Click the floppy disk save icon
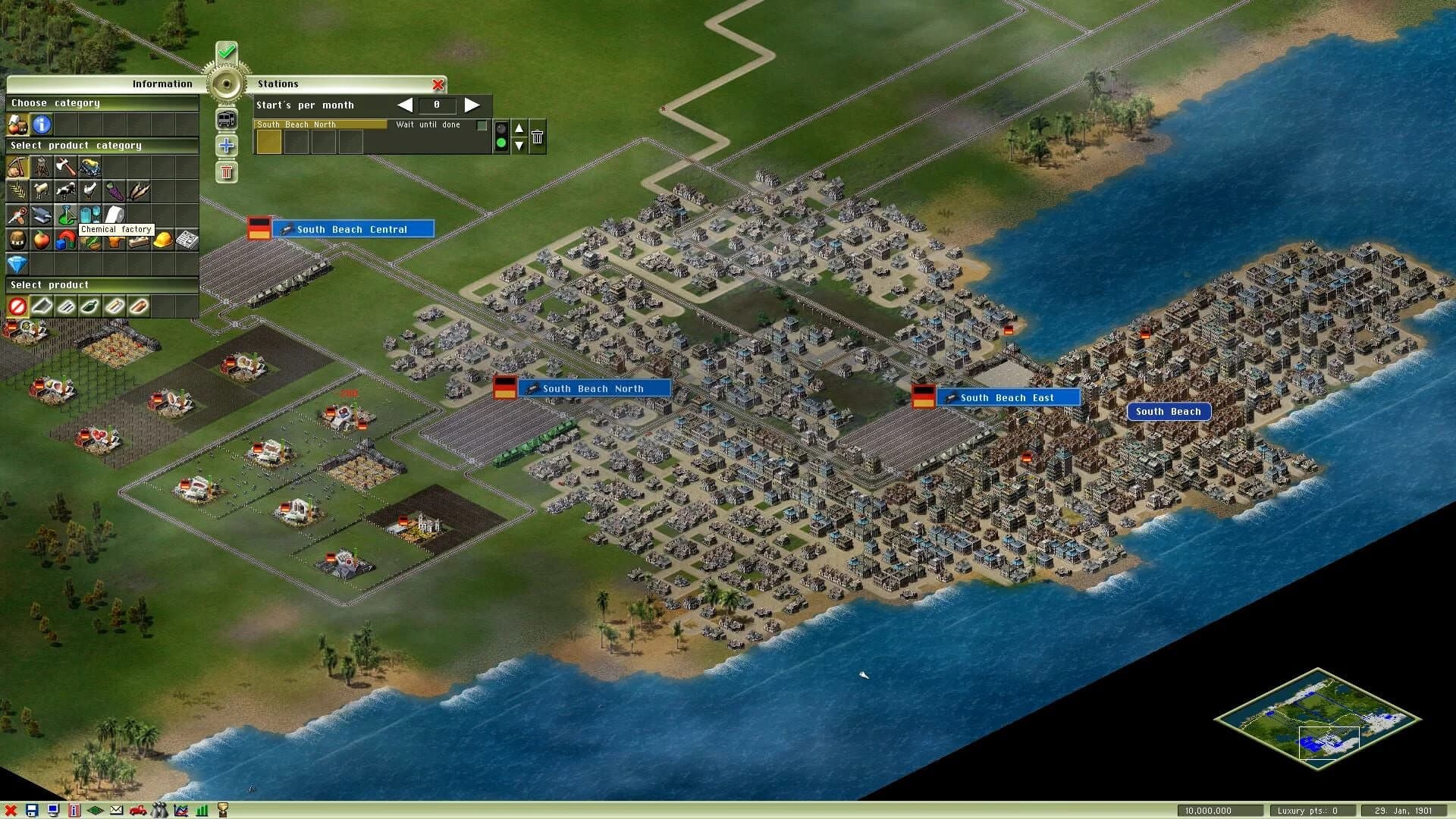 (33, 810)
